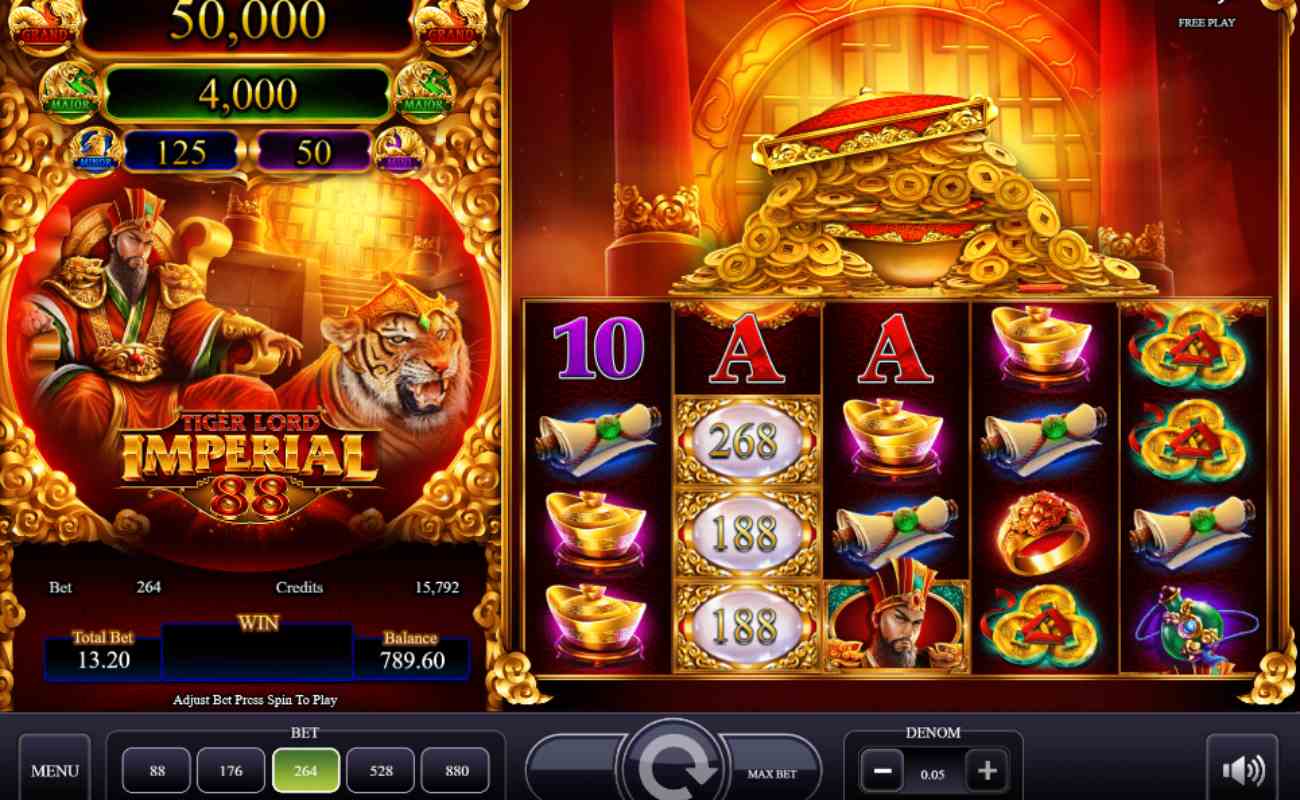Decrease denomination with the minus button
1300x800 pixels.
(881, 770)
